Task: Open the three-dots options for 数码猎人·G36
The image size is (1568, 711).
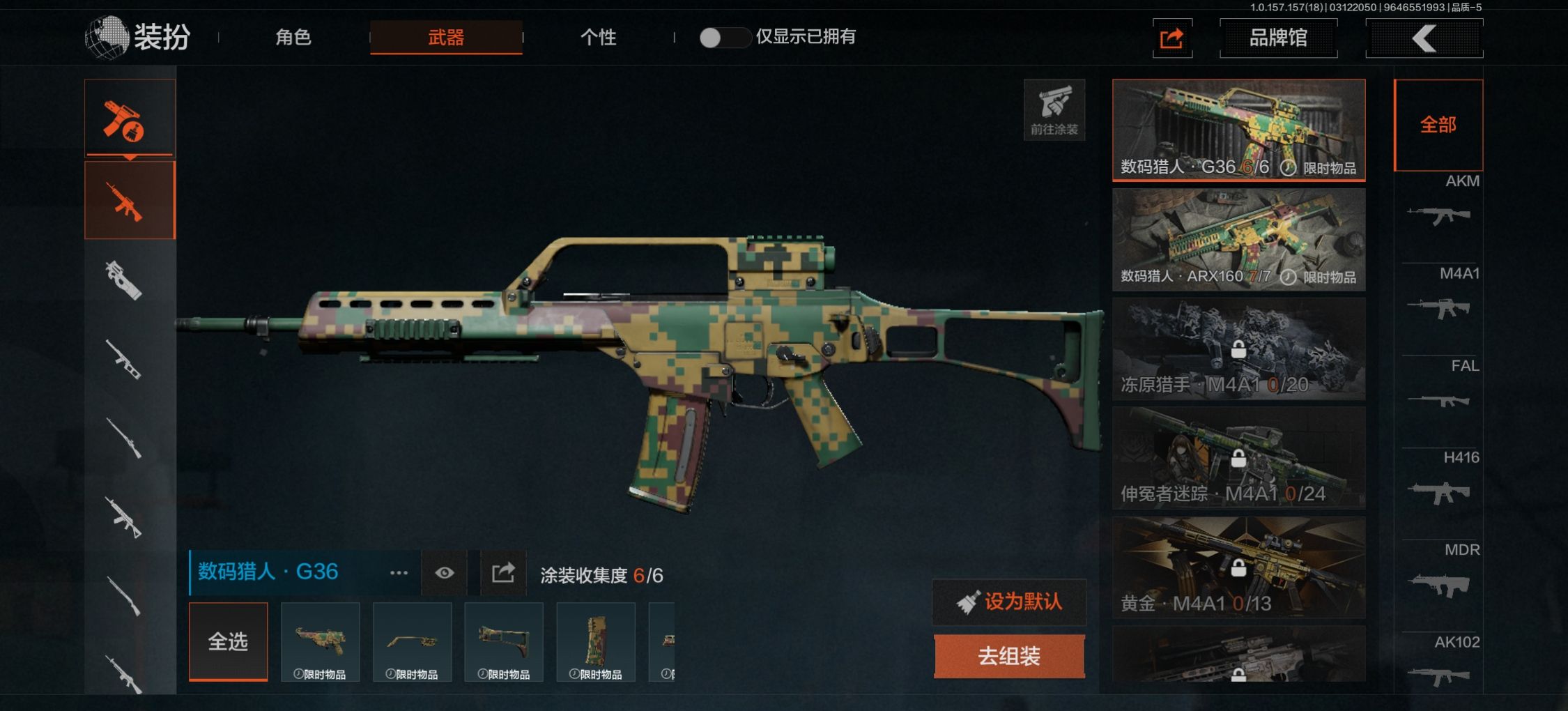Action: click(x=399, y=573)
